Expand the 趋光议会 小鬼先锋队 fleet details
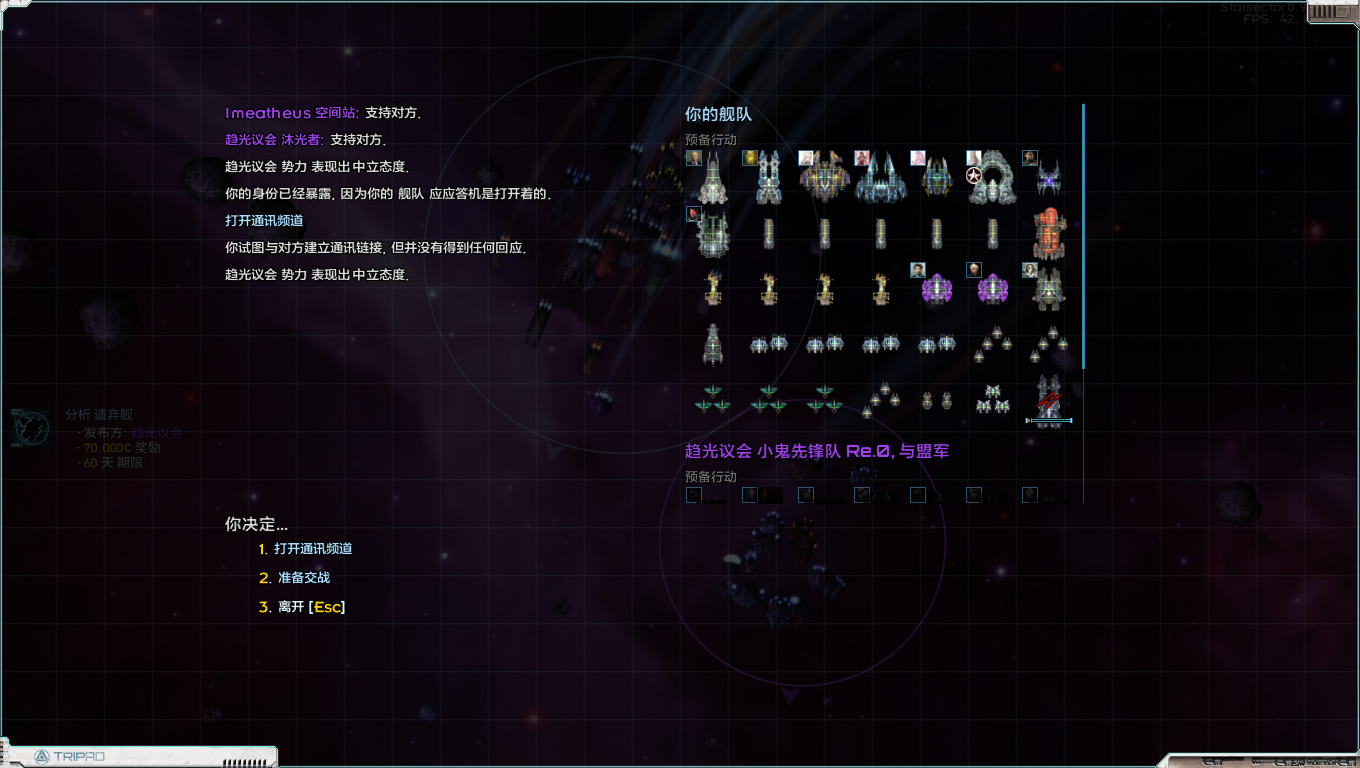Viewport: 1360px width, 768px height. [817, 451]
